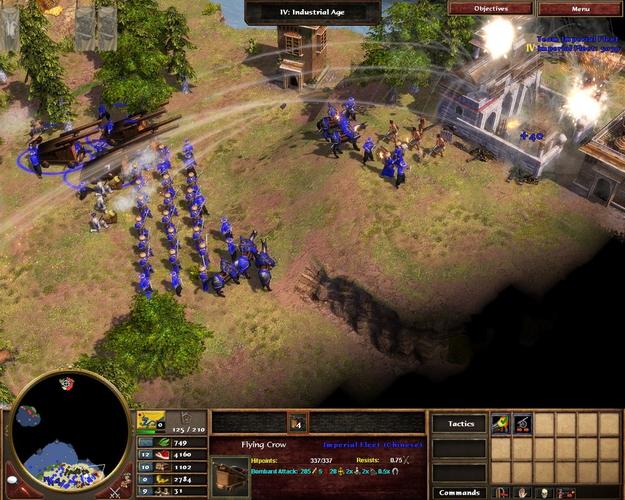Click the minimap to move the camera
The width and height of the screenshot is (625, 500).
(68, 432)
